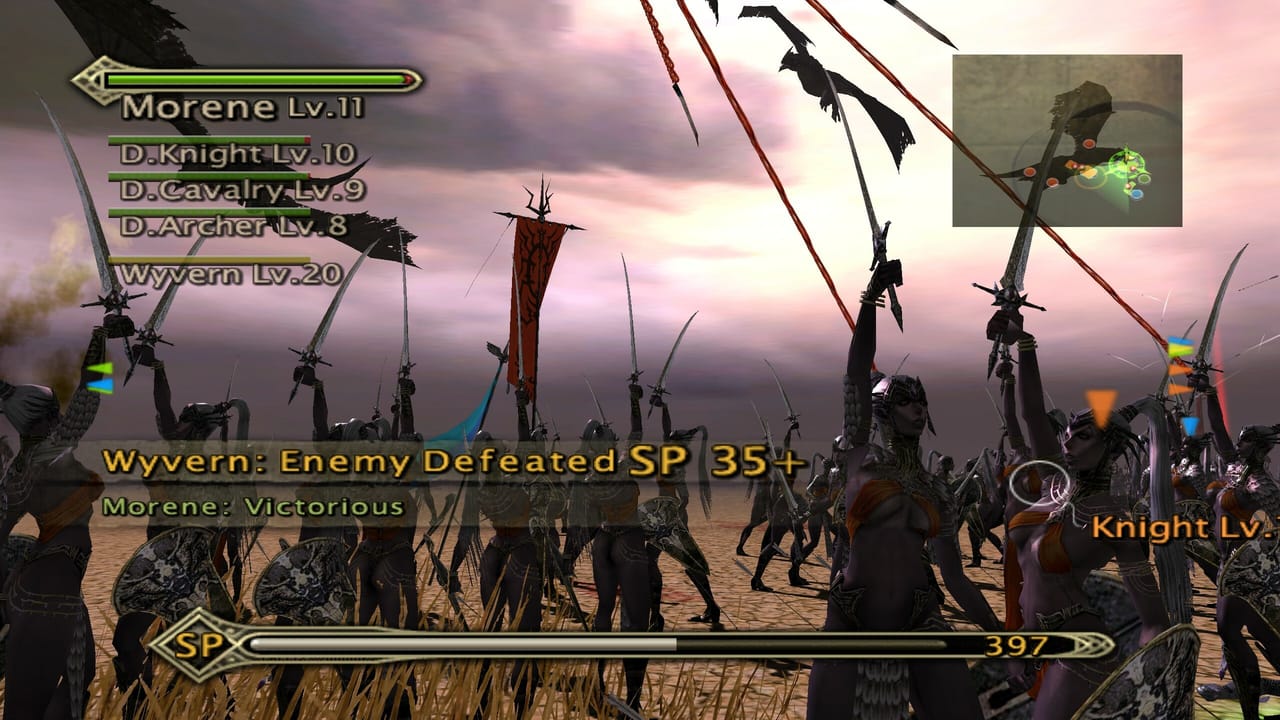Select the blue ally dot on the minimap
1280x720 pixels.
(1136, 193)
